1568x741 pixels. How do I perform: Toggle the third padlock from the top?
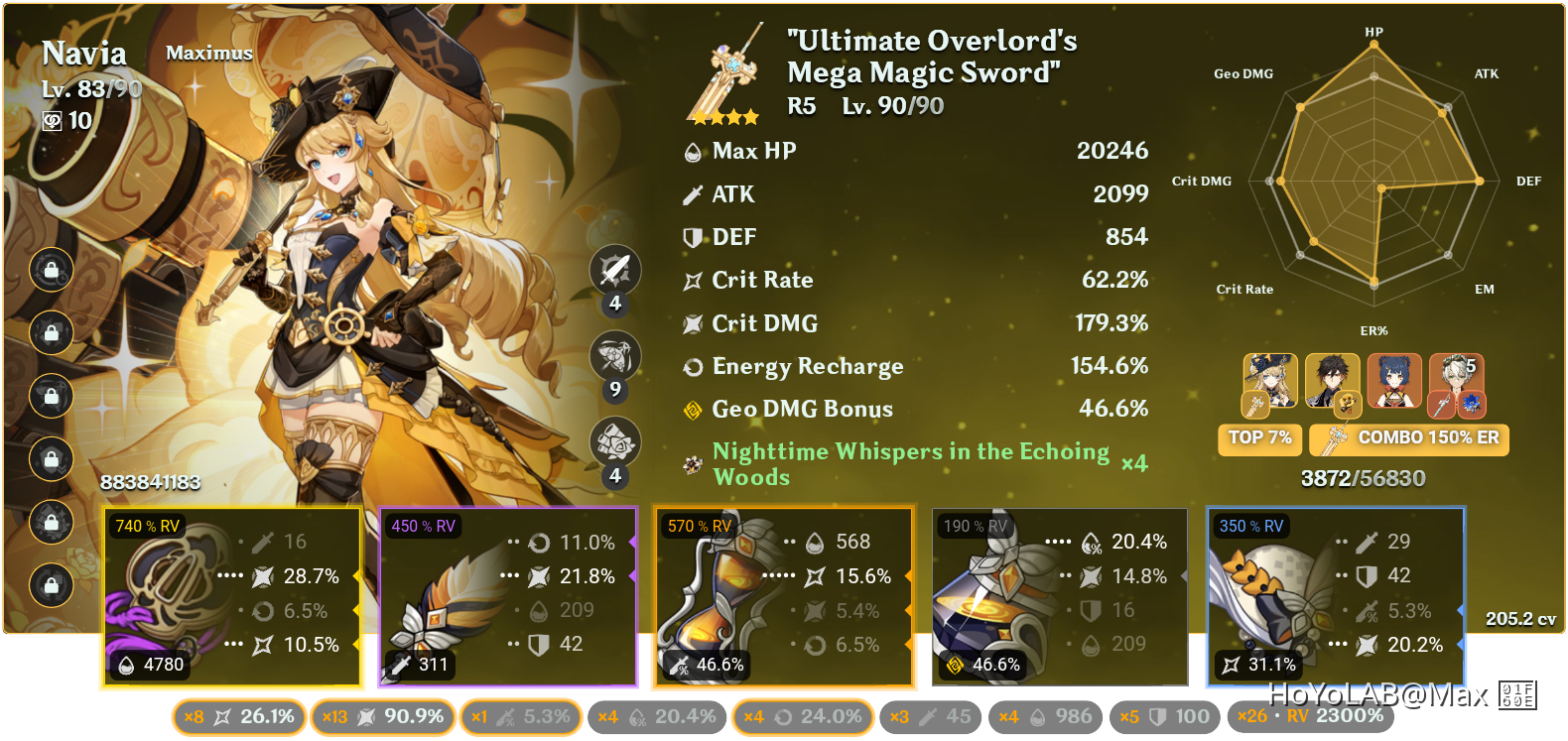(50, 397)
